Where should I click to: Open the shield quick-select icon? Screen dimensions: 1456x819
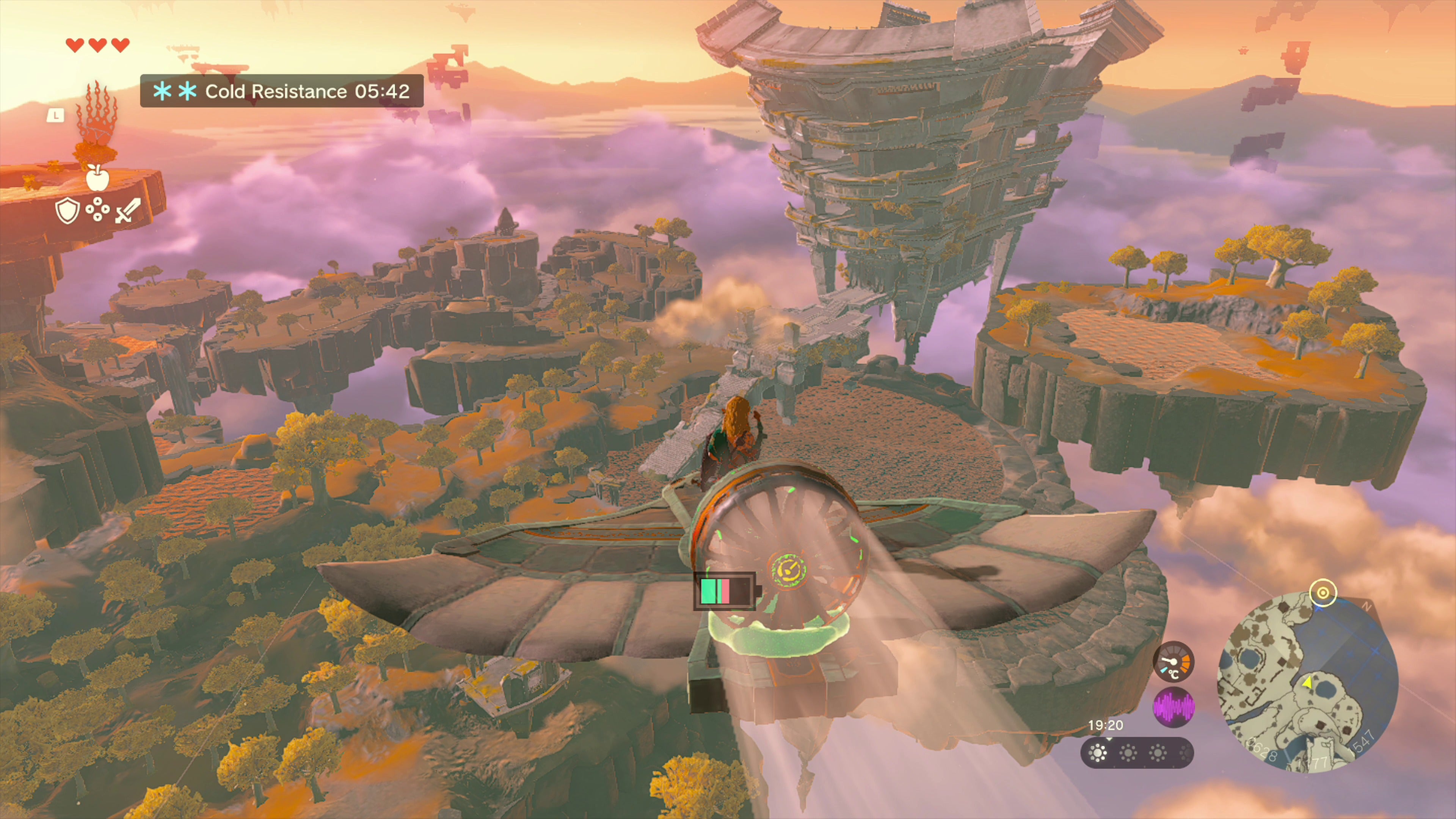67,211
